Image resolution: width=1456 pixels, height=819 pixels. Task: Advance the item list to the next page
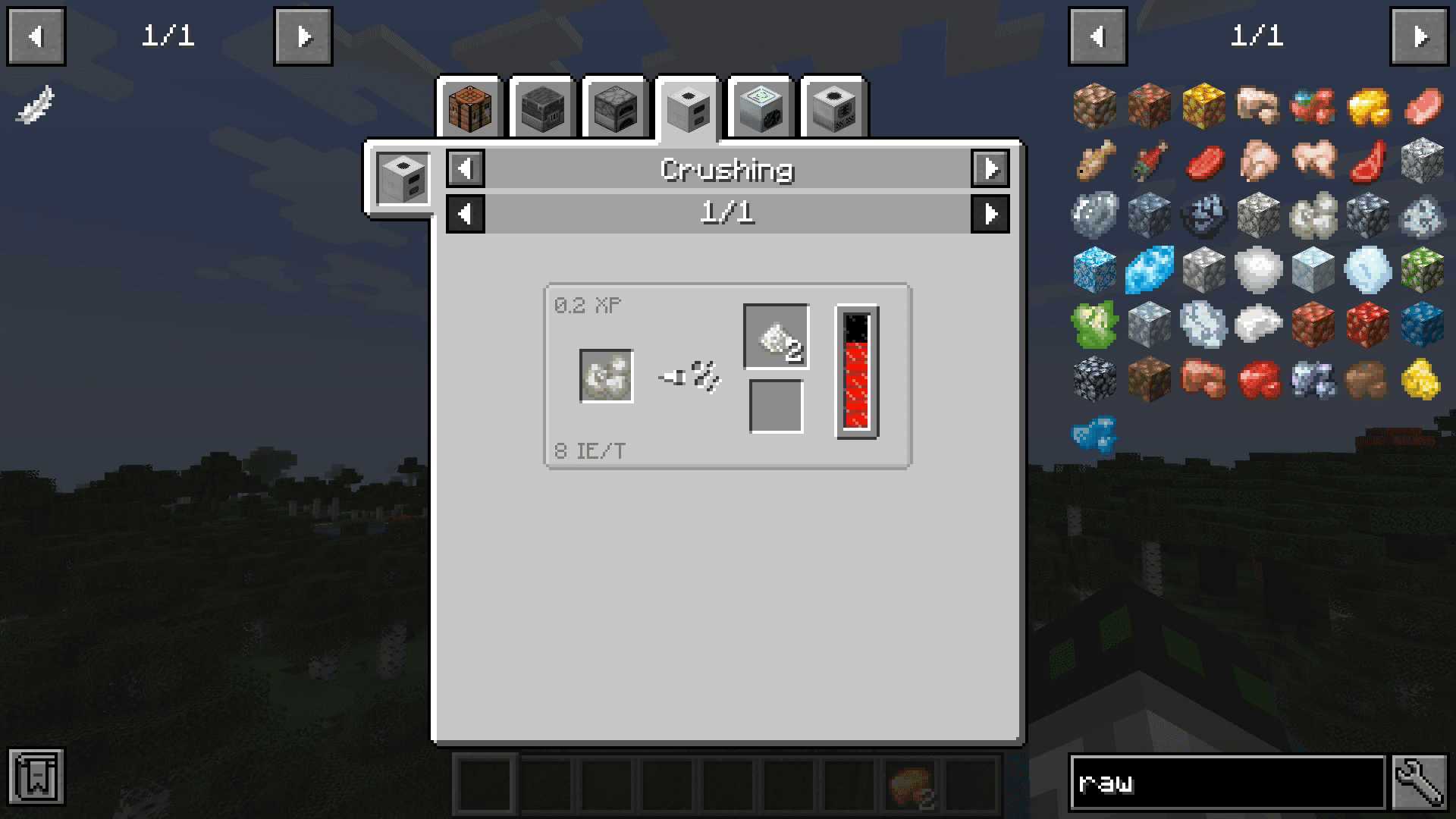pos(1420,36)
